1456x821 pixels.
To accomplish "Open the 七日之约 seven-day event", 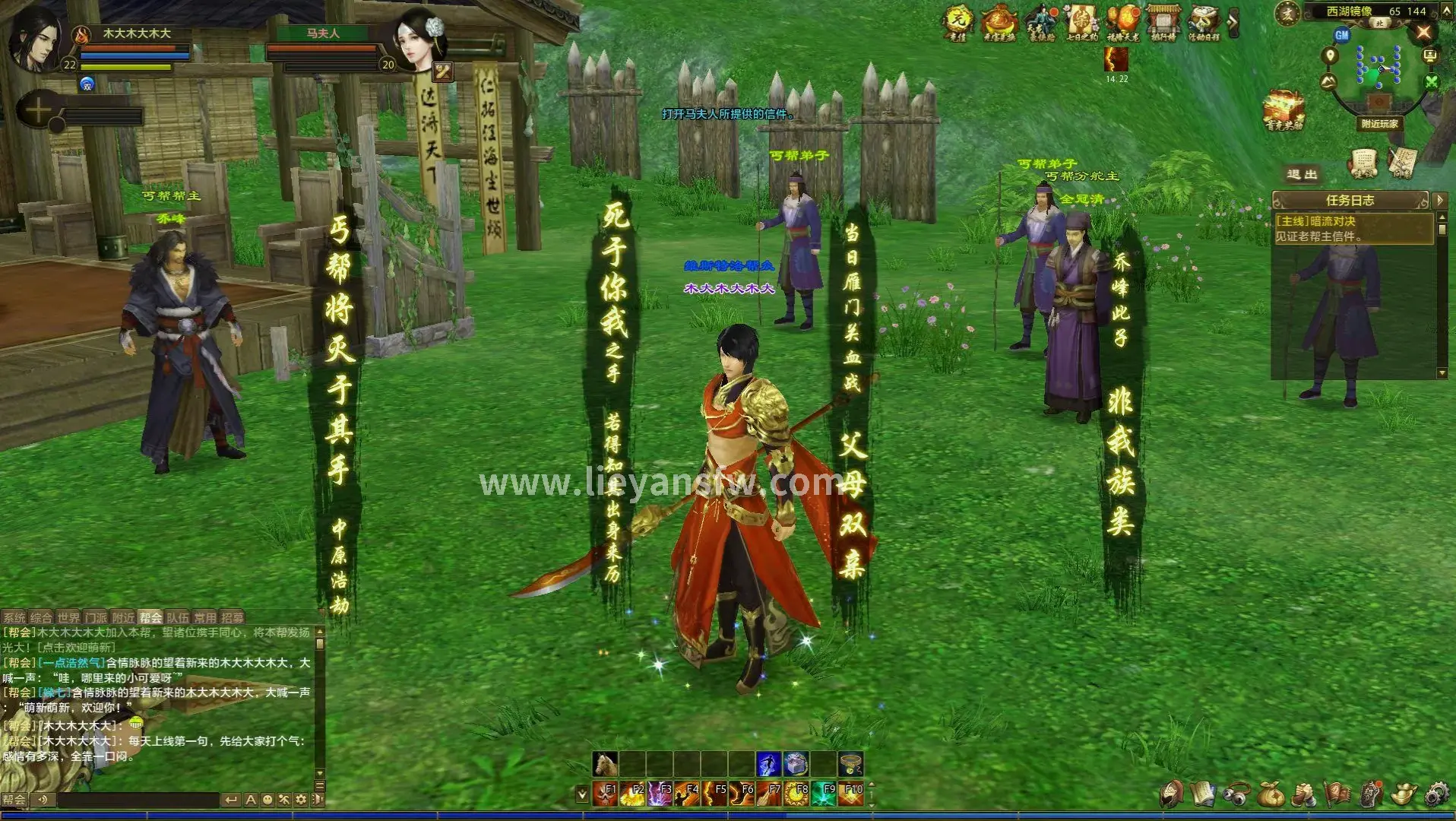I will (1081, 21).
